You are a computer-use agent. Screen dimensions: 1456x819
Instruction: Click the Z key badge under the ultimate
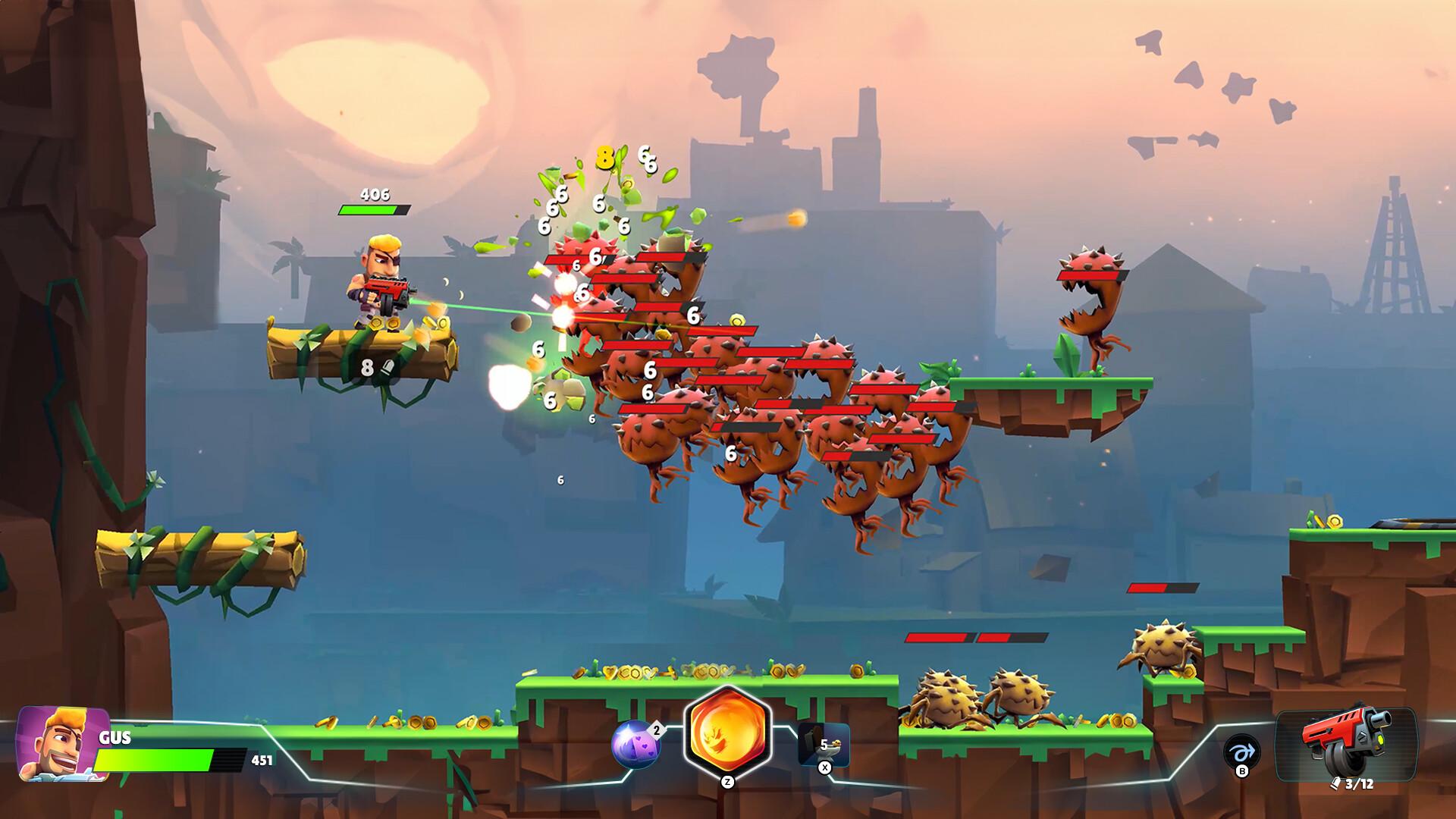(x=728, y=781)
